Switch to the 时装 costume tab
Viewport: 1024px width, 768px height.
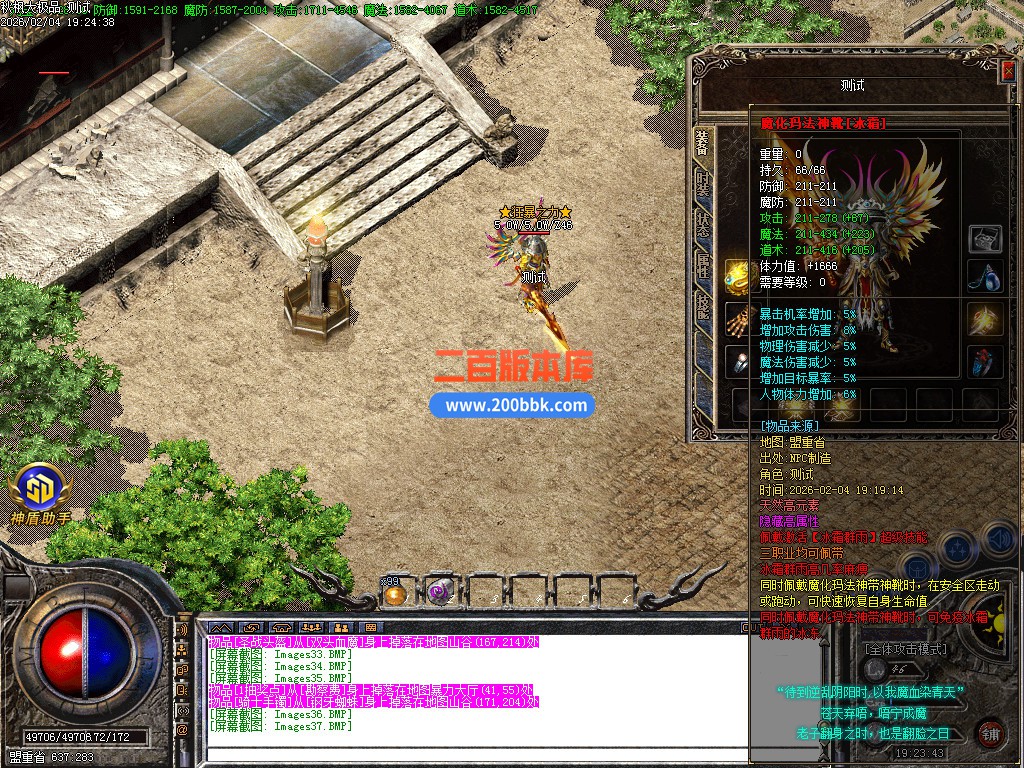[703, 185]
